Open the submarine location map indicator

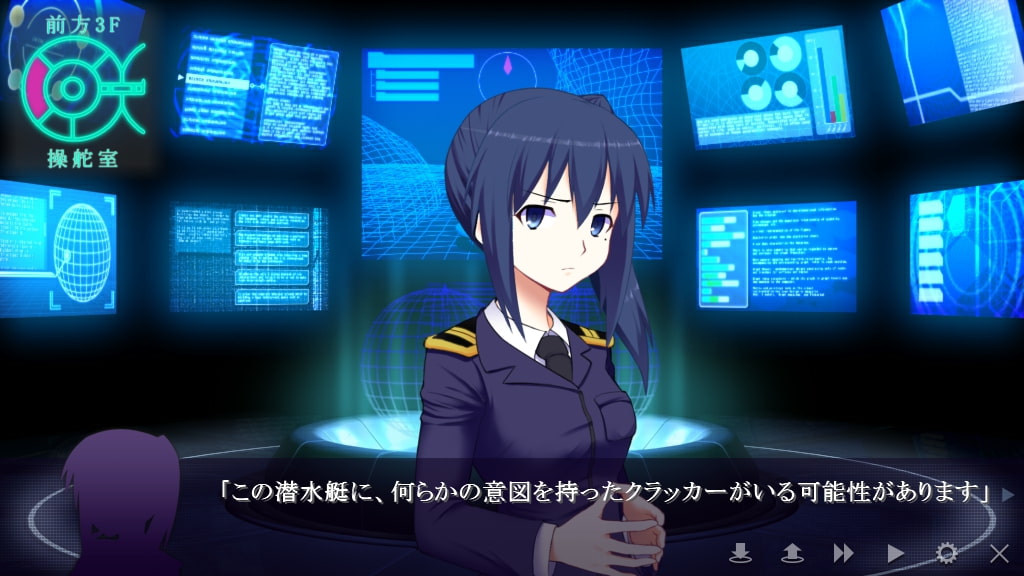coord(78,88)
